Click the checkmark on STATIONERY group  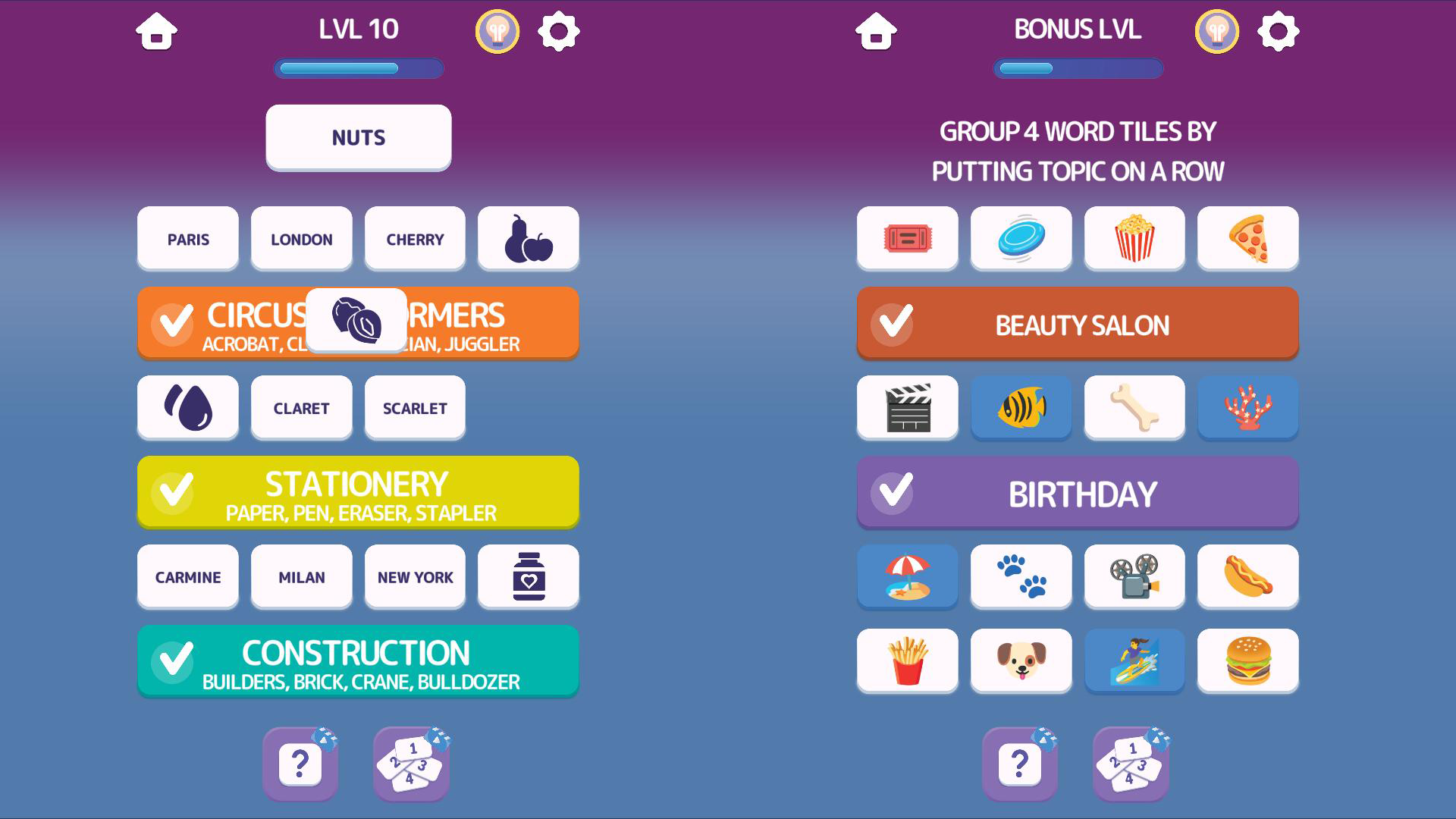(174, 491)
